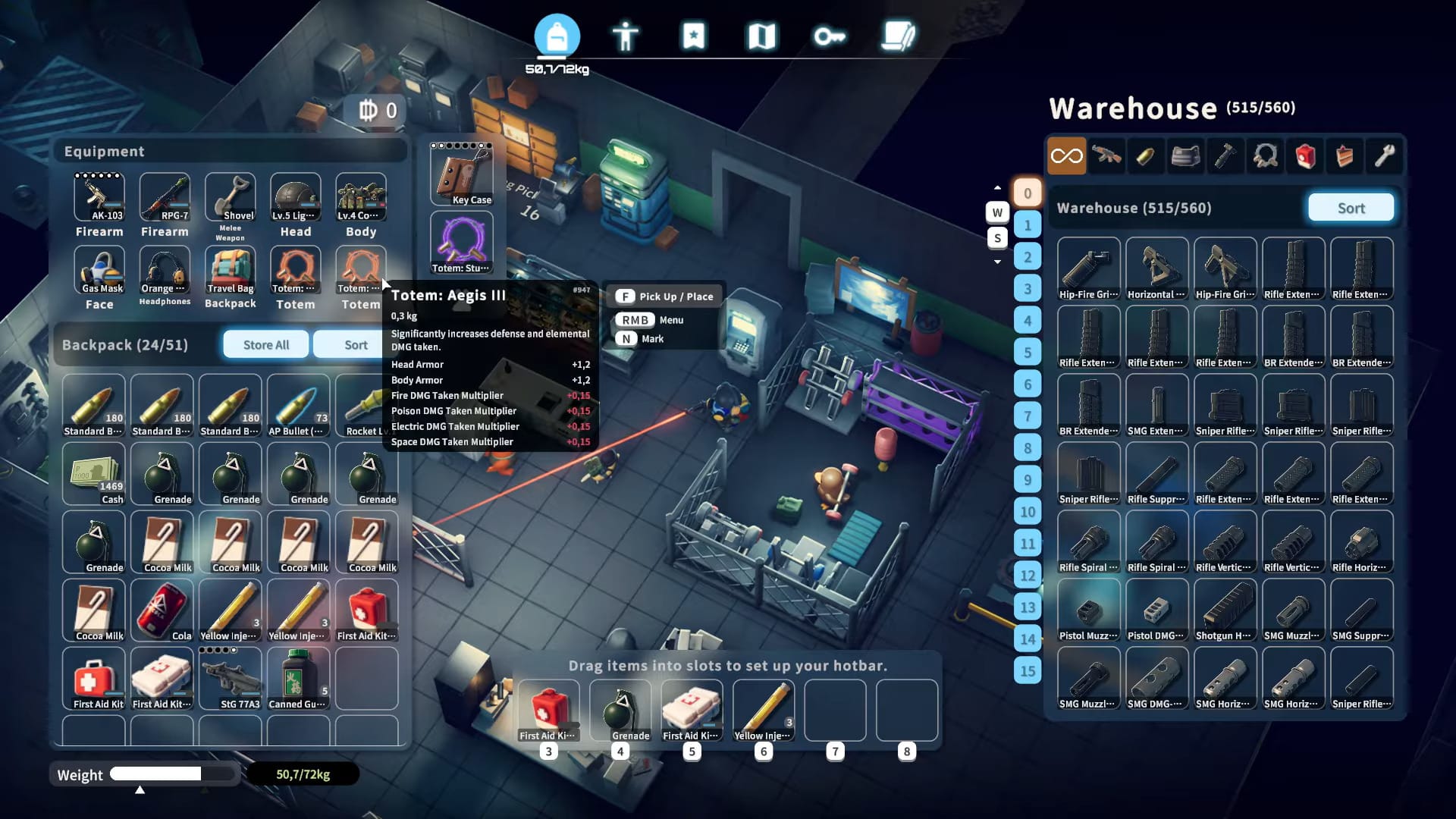Select the Shotgun attachment in warehouse
Viewport: 1456px width, 819px height.
coord(1225,610)
